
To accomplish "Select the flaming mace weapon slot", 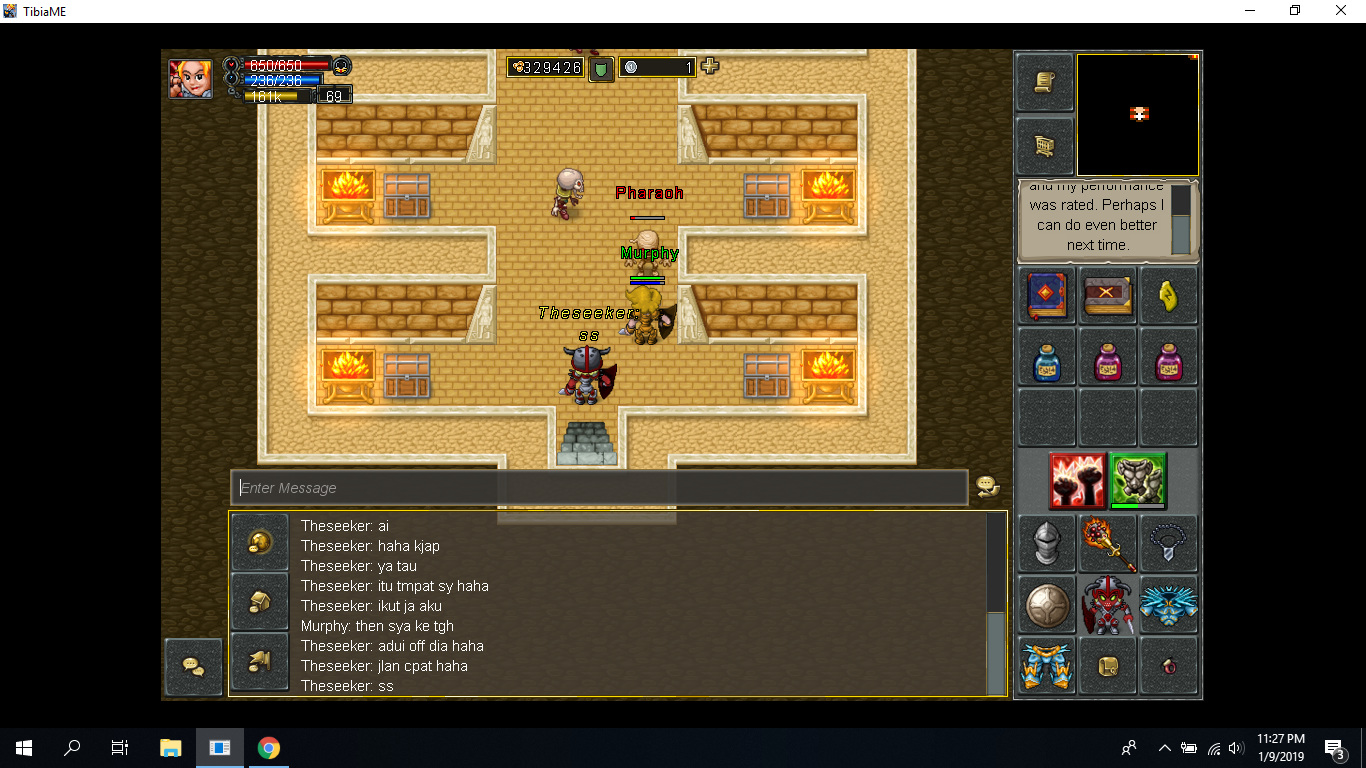I will tap(1107, 544).
